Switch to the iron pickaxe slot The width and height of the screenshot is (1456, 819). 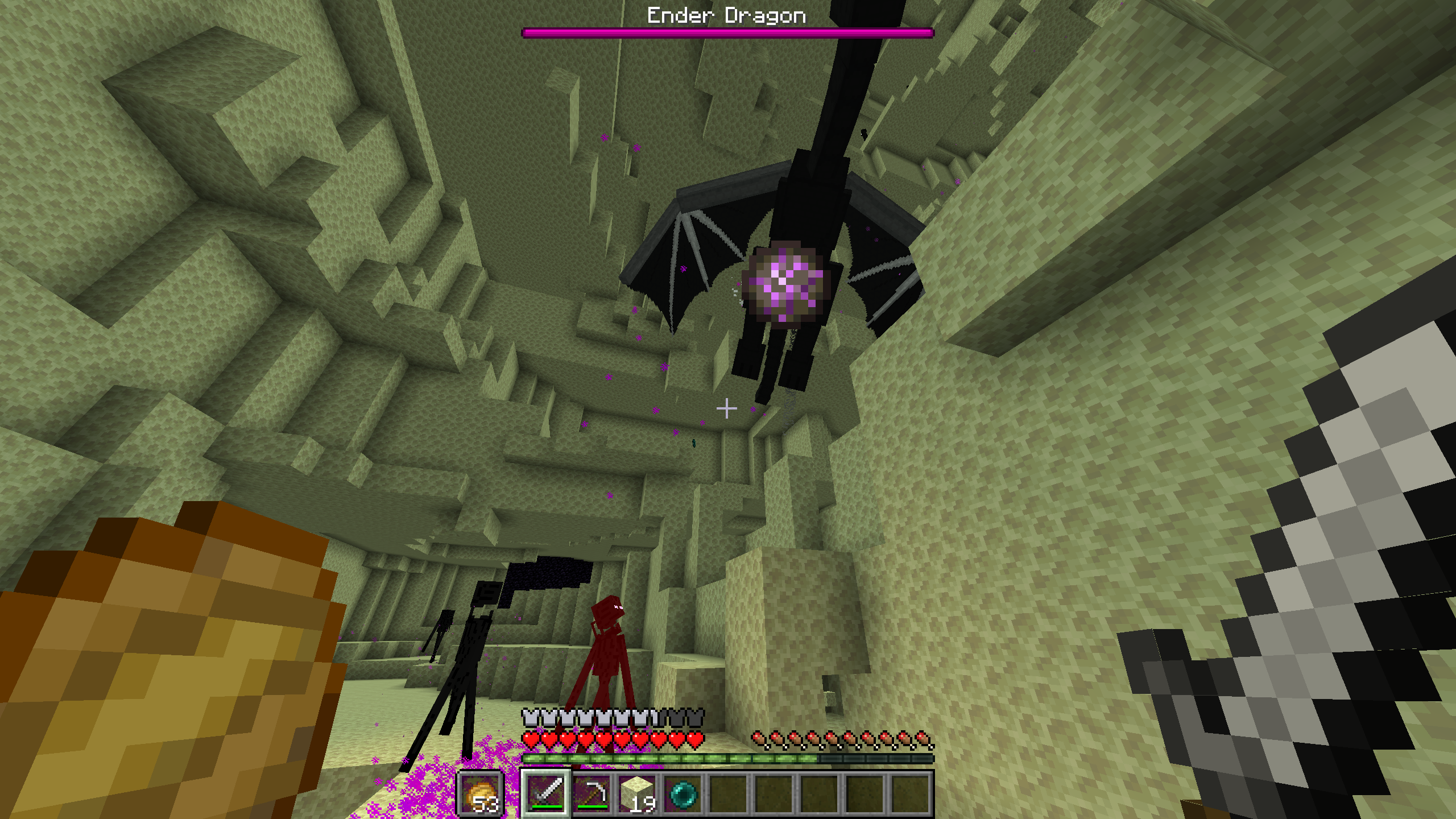591,793
